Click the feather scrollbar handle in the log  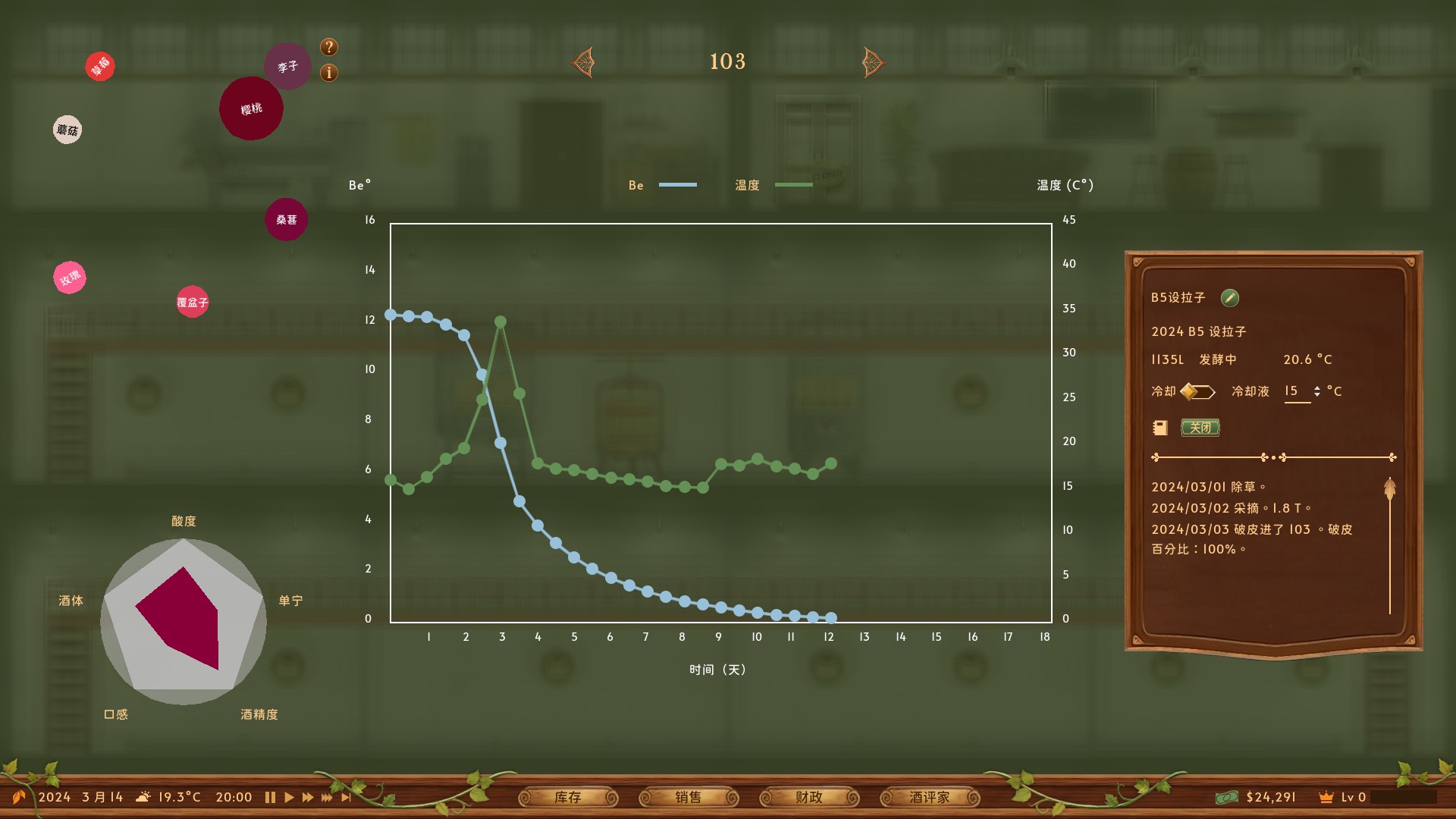1389,489
